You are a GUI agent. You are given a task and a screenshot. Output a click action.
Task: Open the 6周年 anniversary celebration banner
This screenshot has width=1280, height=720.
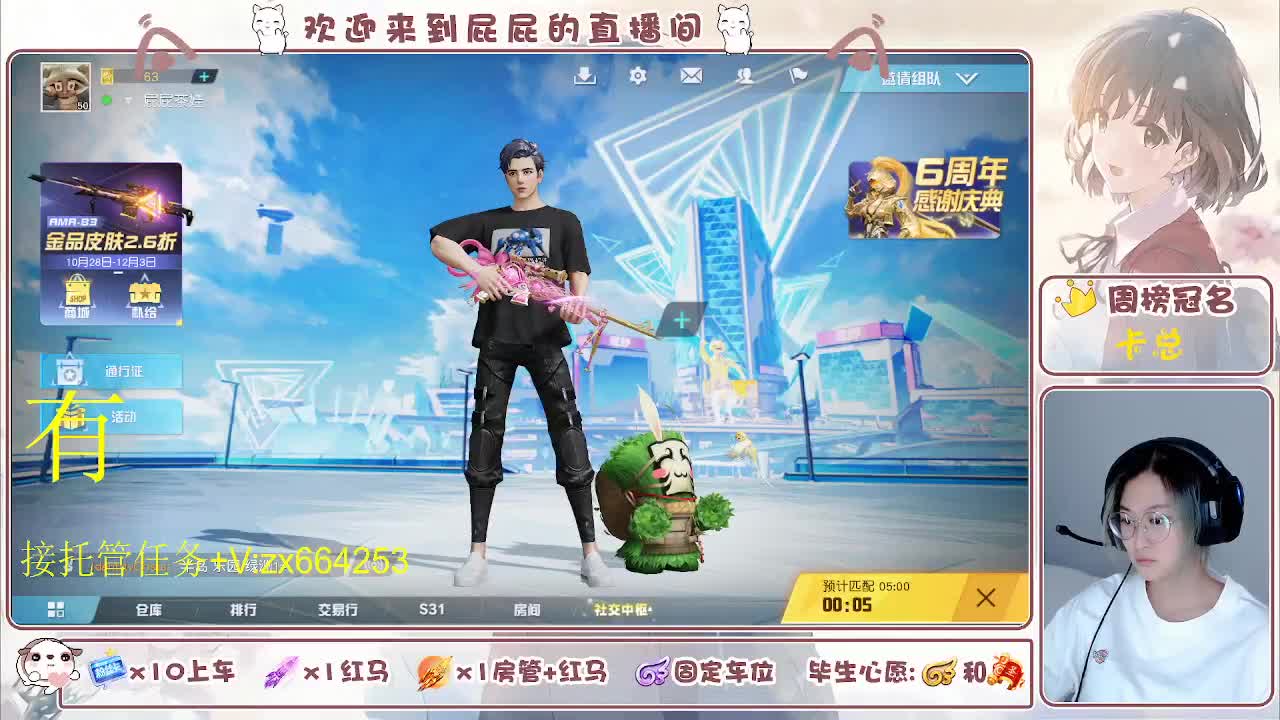[x=925, y=196]
